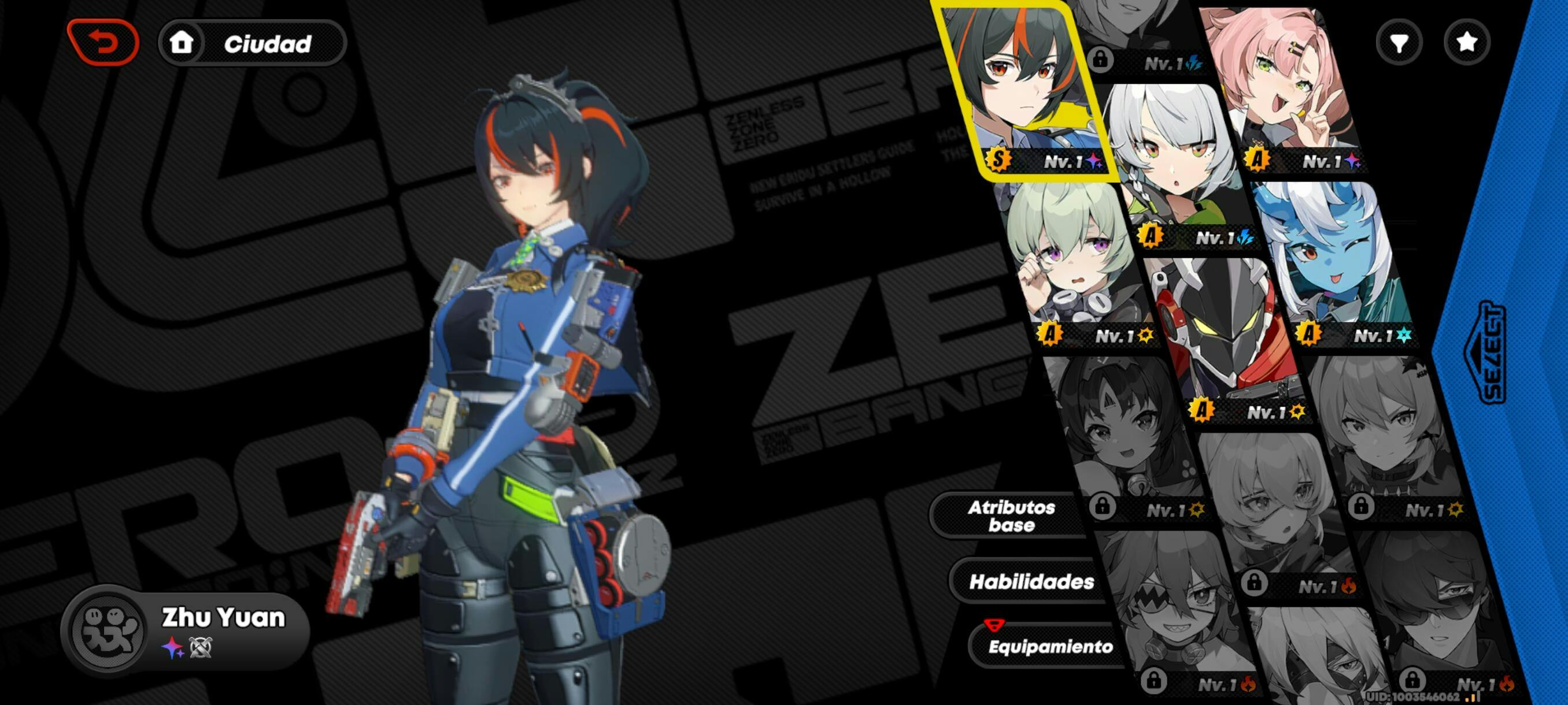
Task: Open the Equipamiento tab
Action: tap(1049, 646)
